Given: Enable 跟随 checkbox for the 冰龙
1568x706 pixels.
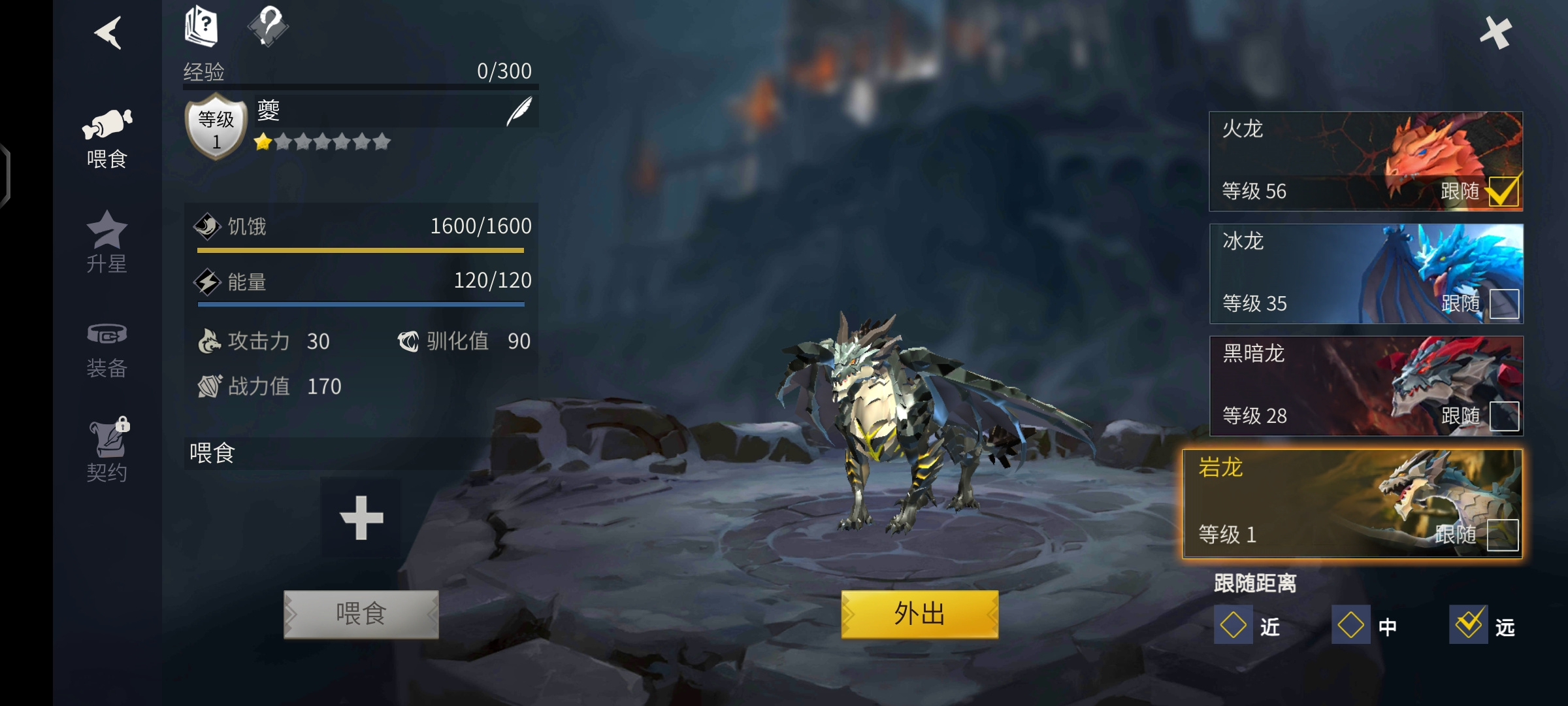Looking at the screenshot, I should point(1504,304).
